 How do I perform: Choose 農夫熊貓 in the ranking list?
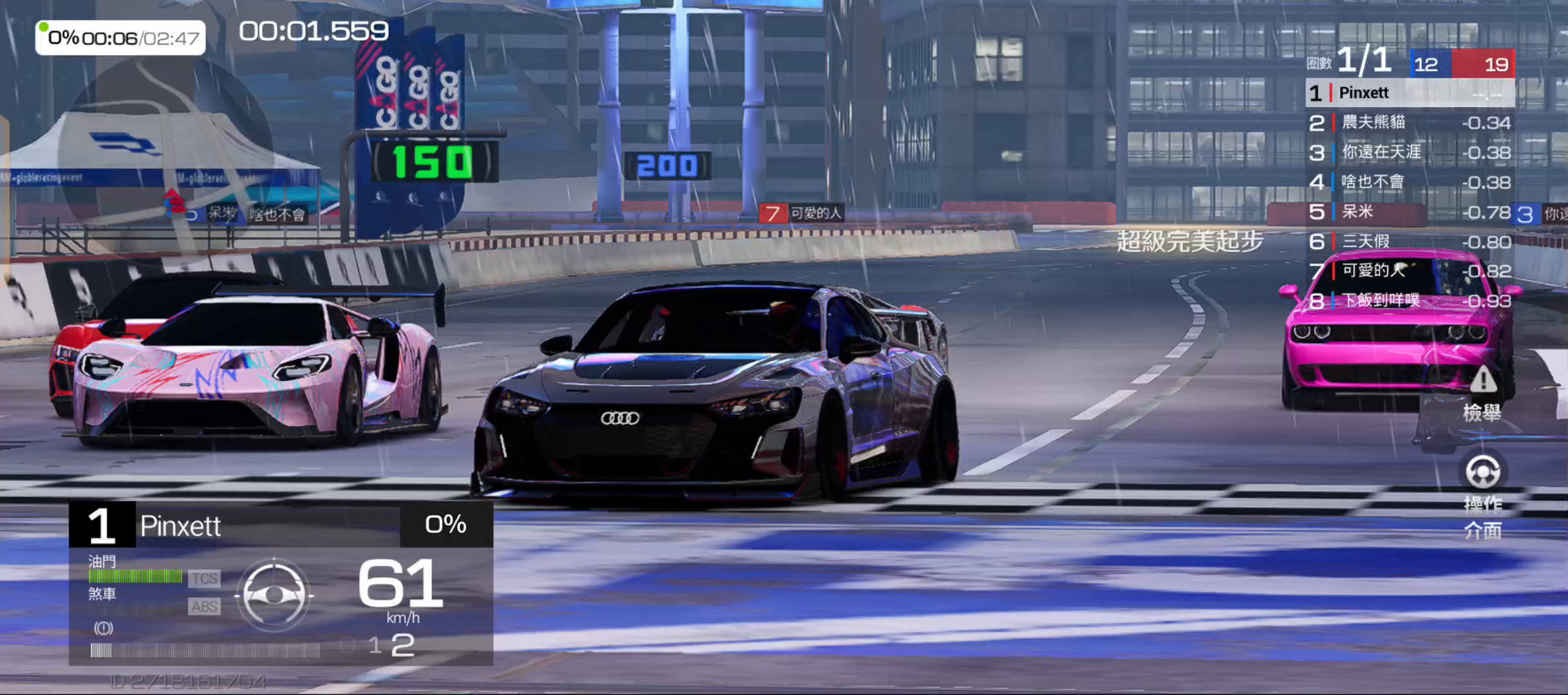pos(1409,123)
